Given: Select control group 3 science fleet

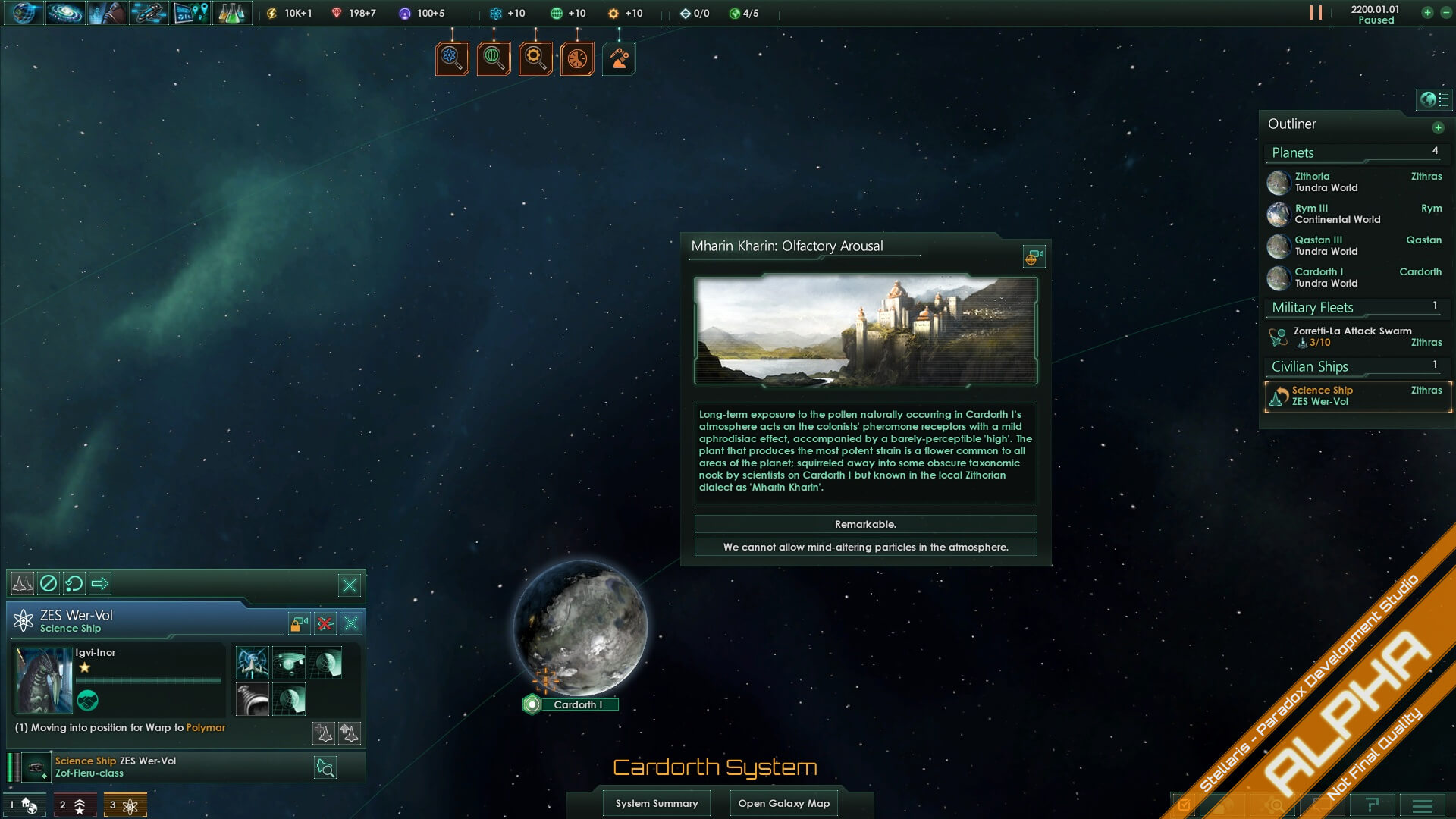Looking at the screenshot, I should [124, 805].
